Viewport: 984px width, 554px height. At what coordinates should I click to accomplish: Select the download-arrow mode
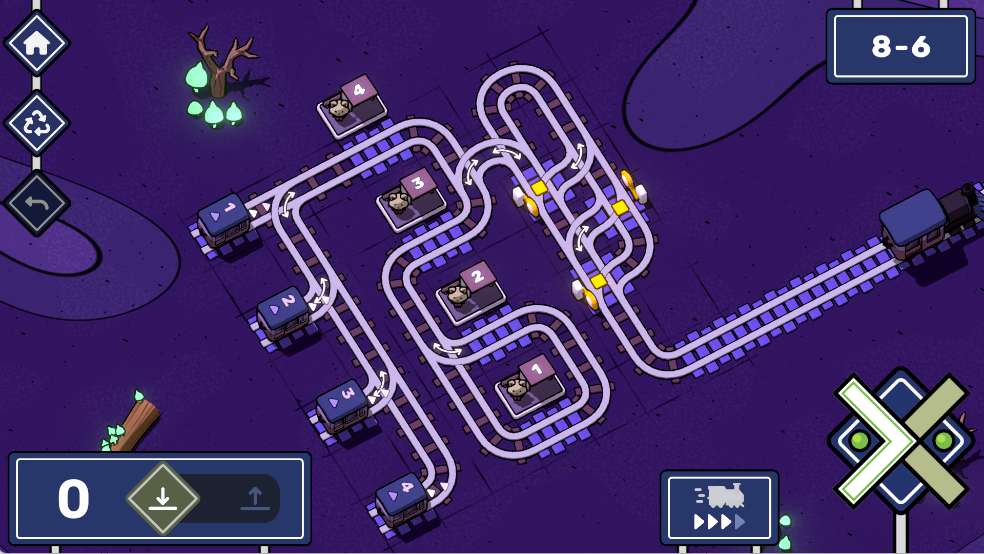coord(163,498)
